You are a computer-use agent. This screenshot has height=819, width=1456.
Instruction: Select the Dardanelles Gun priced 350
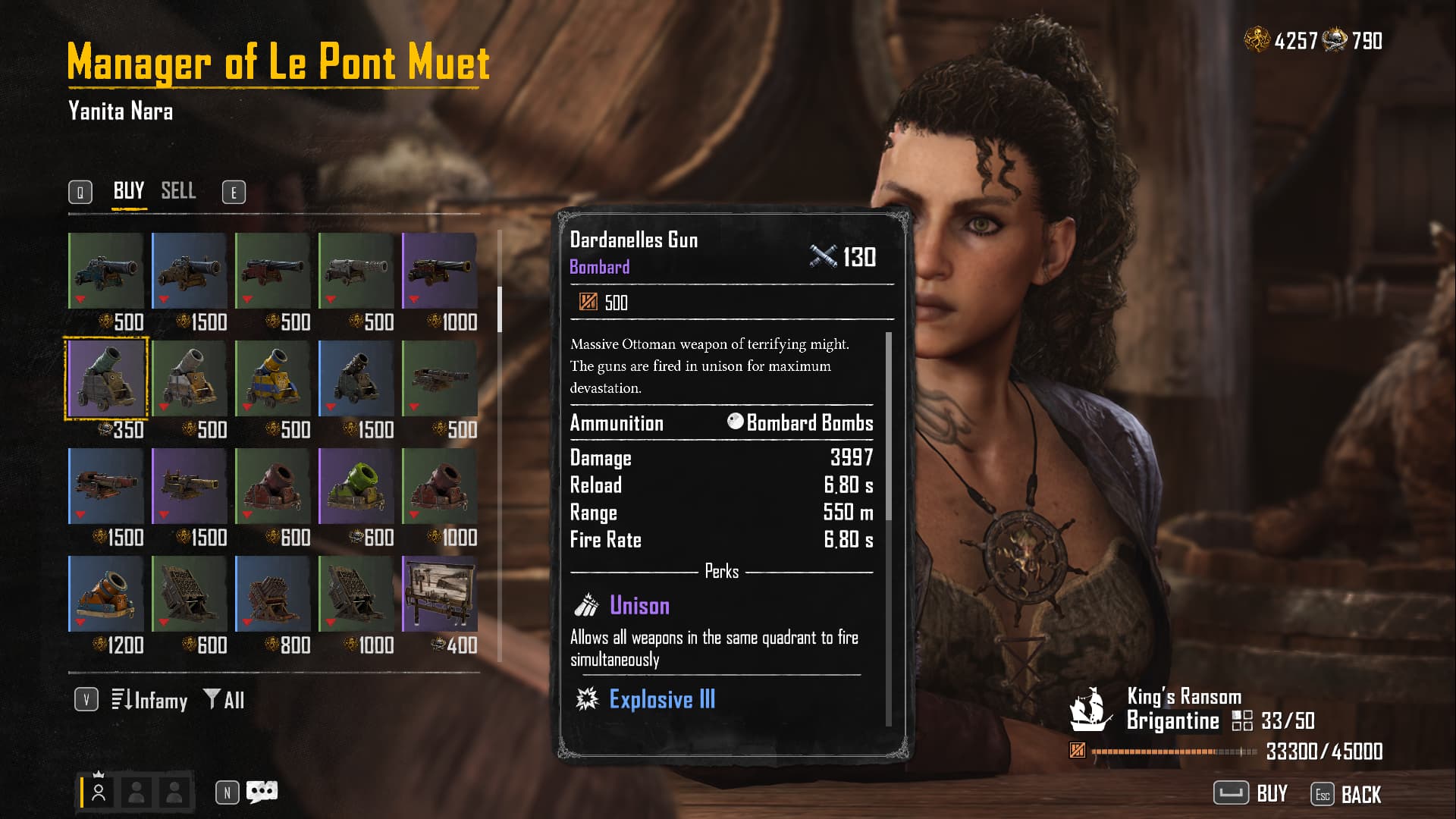pos(106,378)
